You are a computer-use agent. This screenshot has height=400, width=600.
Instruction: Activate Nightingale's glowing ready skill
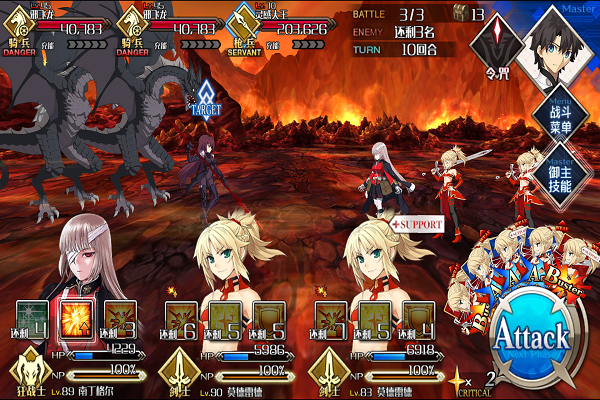click(77, 316)
